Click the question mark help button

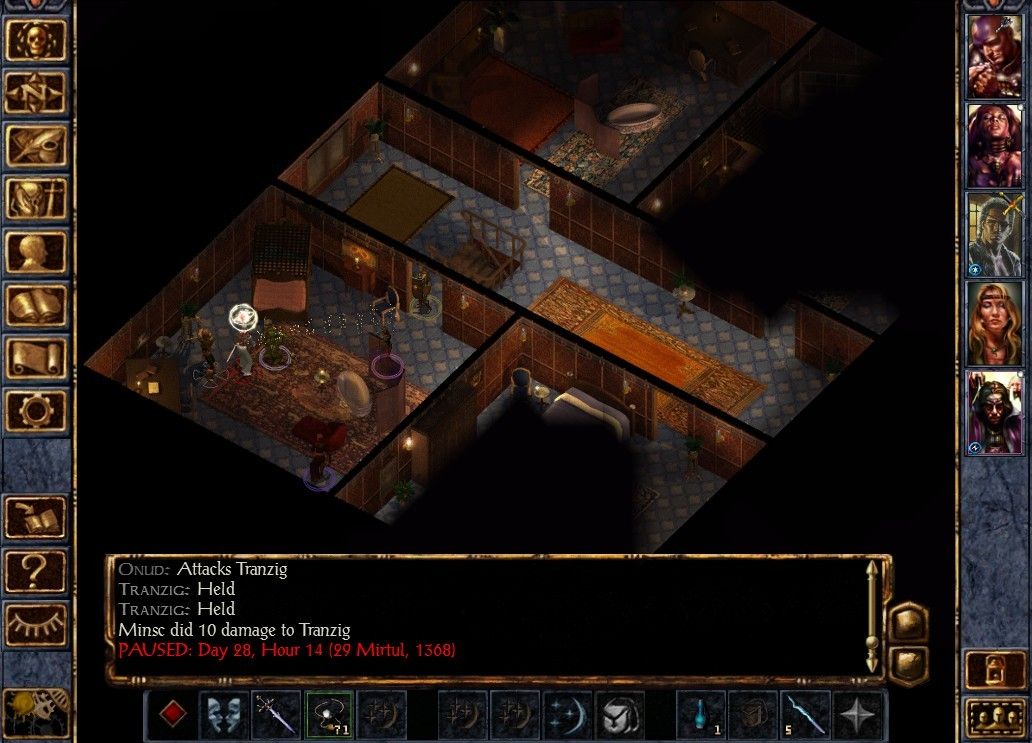click(37, 570)
